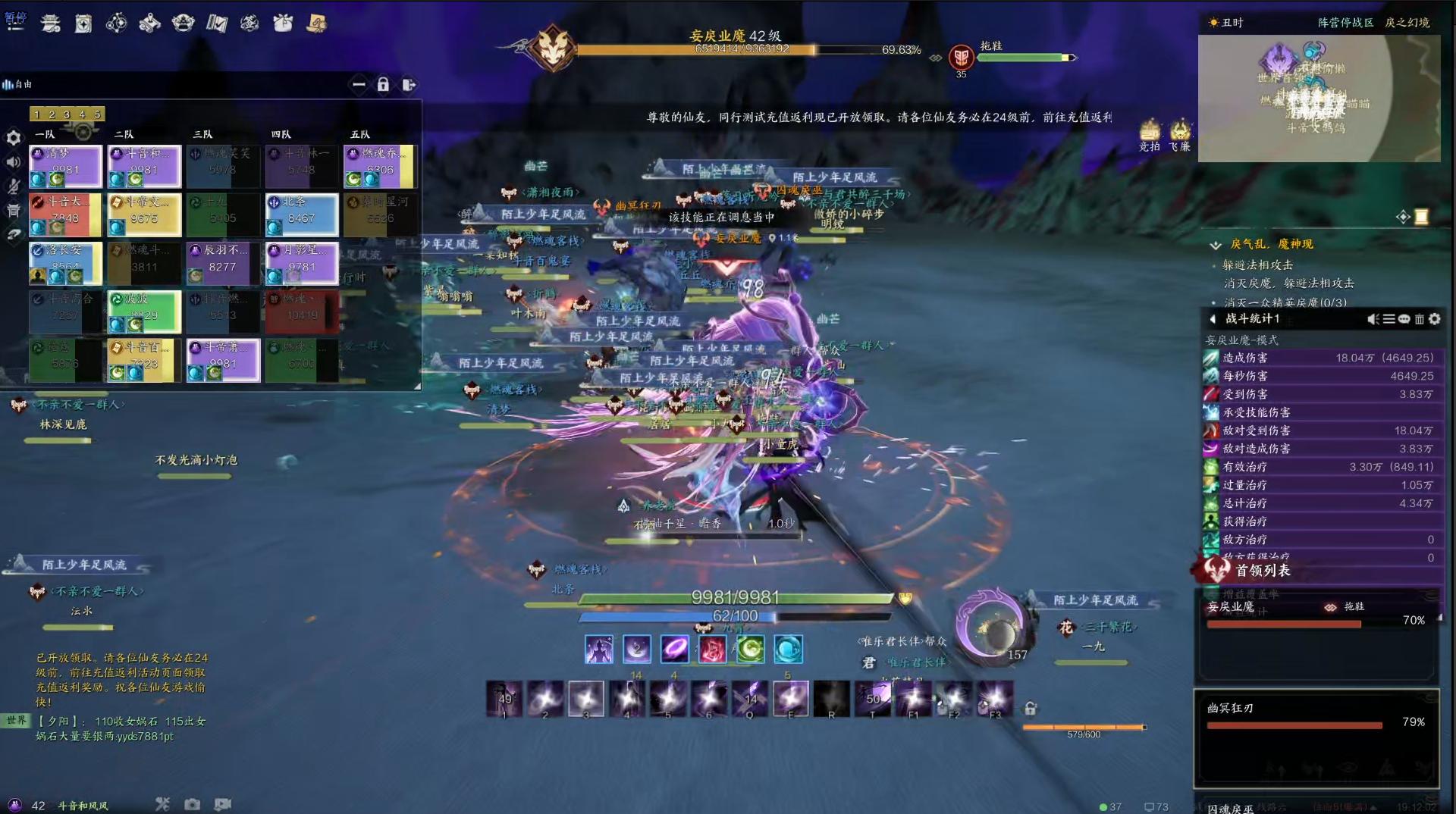The image size is (1456, 814).
Task: Open combat statistics gear settings
Action: point(1435,319)
